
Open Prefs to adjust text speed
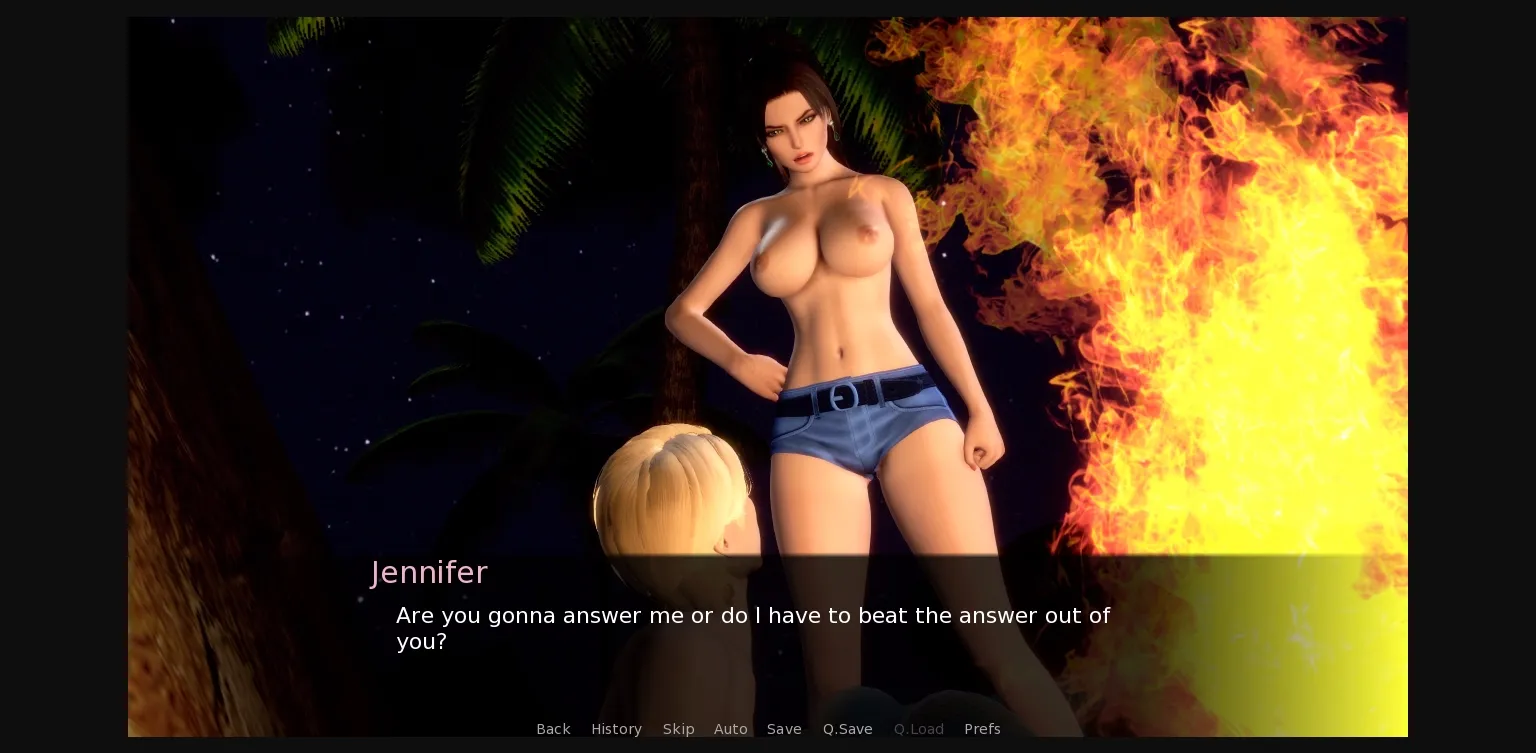(x=982, y=729)
